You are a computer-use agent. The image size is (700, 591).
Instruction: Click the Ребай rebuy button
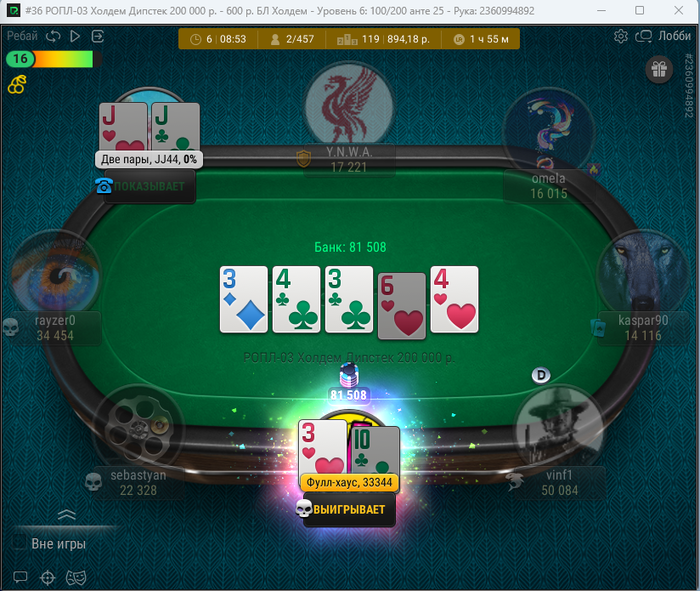click(21, 36)
